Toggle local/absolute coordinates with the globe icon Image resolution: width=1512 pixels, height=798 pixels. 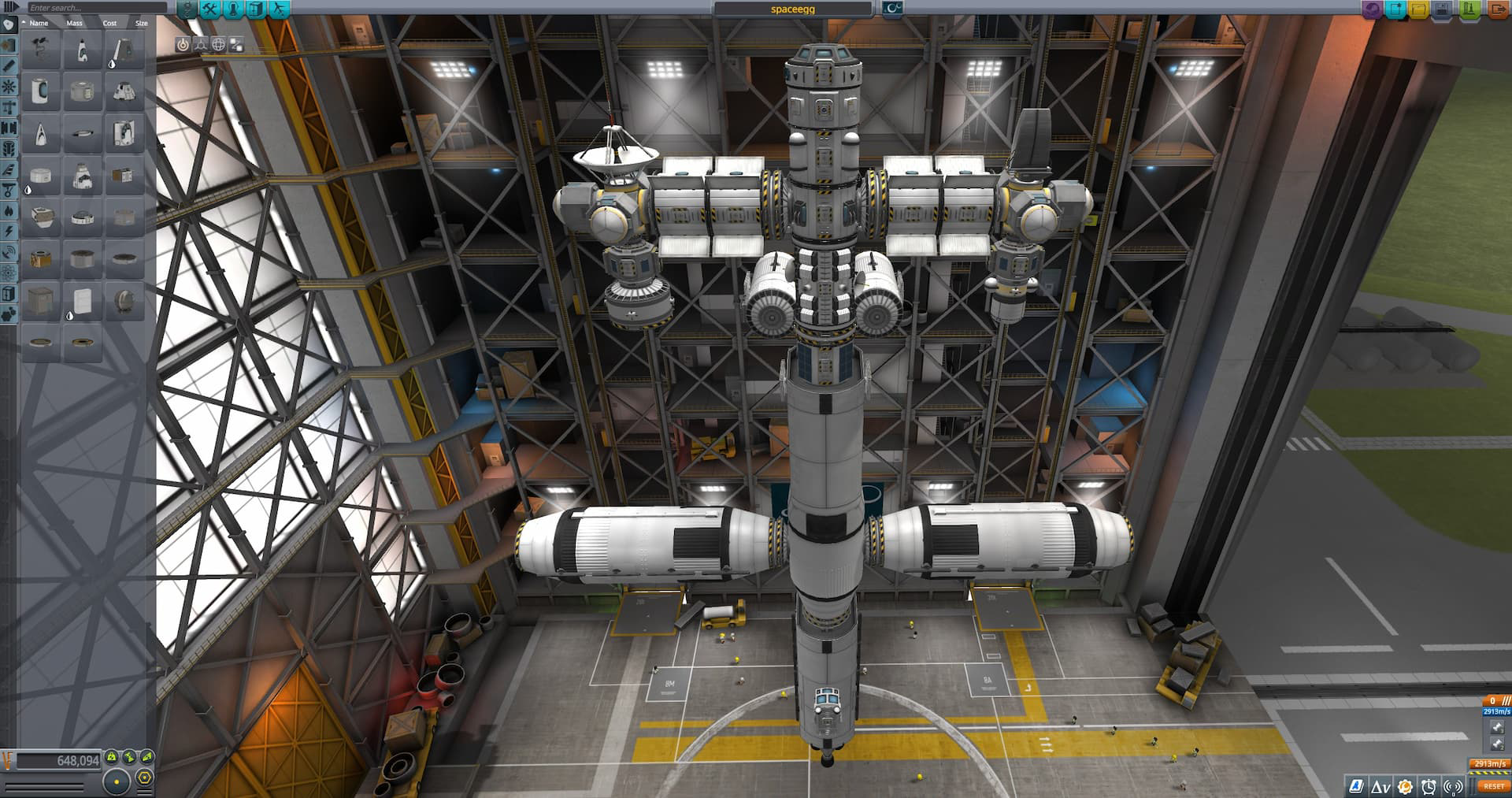point(218,45)
